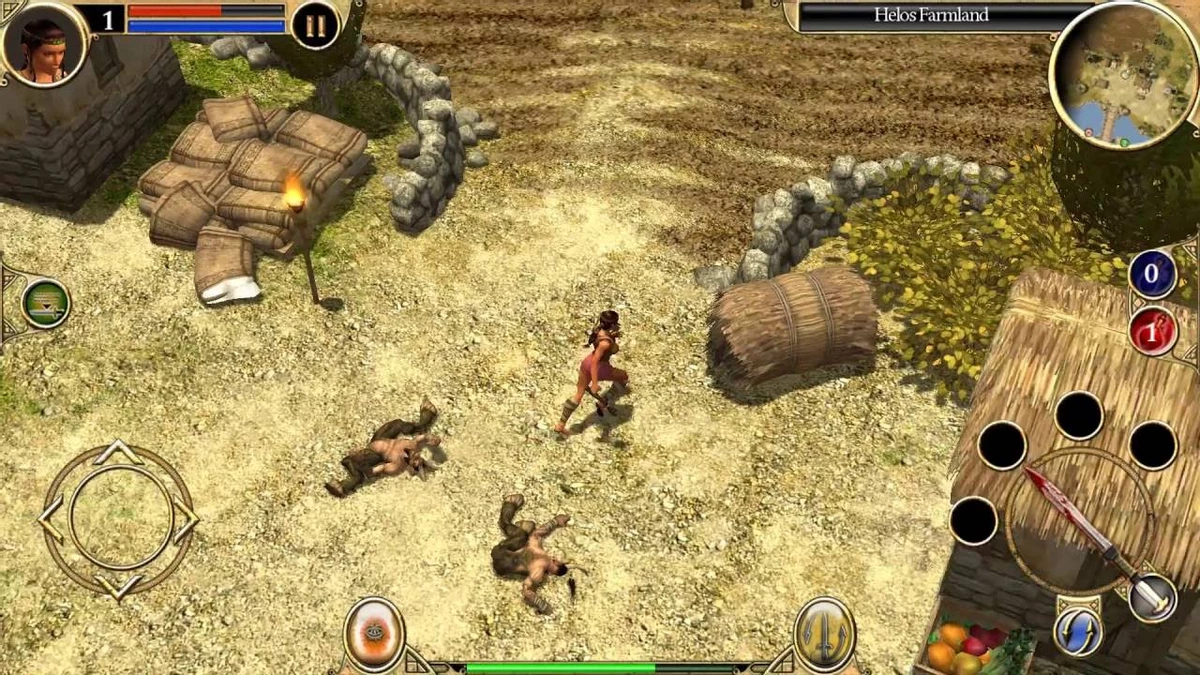1200x675 pixels.
Task: Use the blue mana potion
Action: click(x=1152, y=275)
